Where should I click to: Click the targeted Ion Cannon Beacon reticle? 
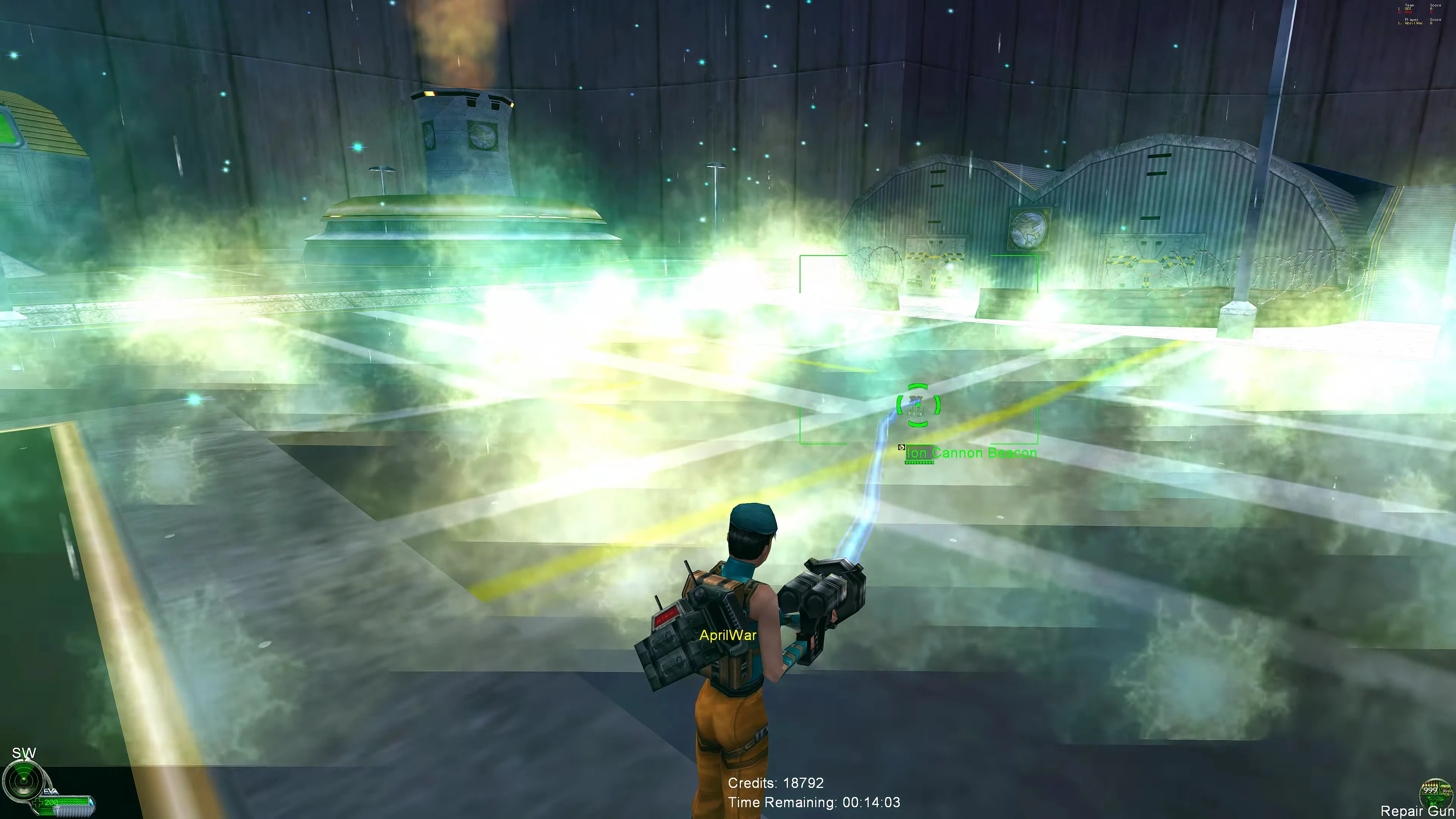(918, 405)
